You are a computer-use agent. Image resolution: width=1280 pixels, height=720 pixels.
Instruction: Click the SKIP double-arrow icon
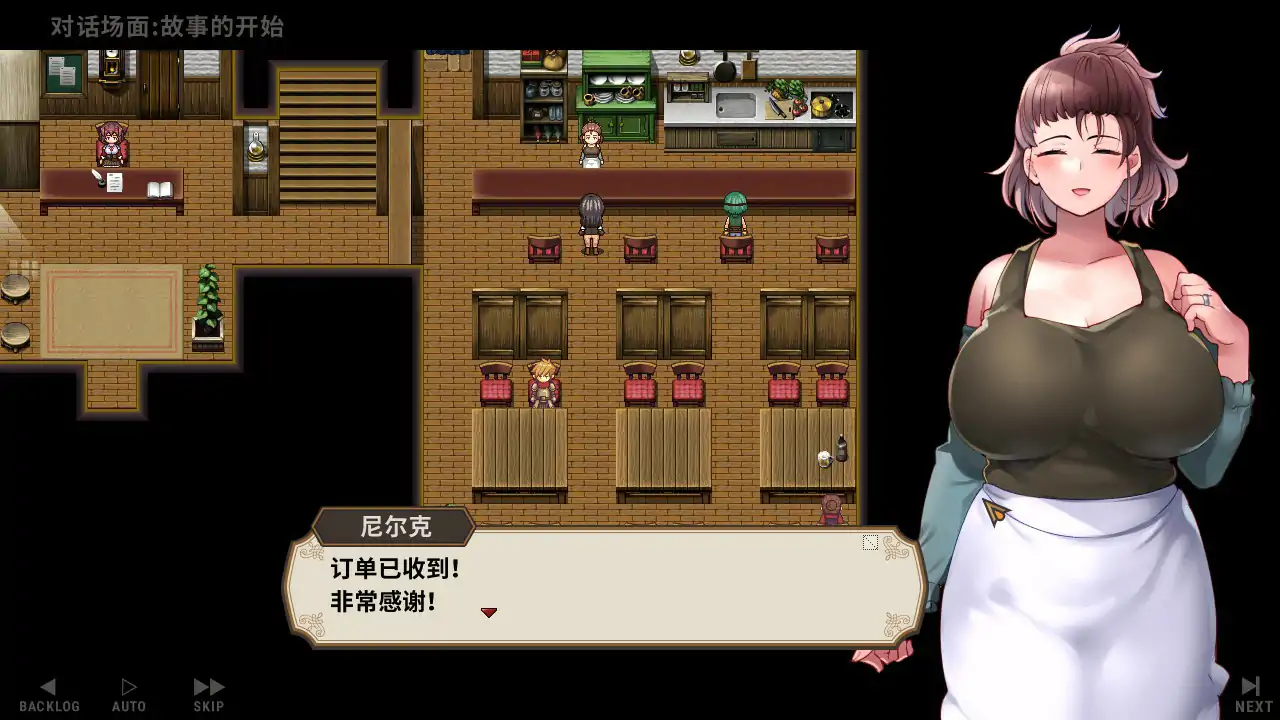point(207,685)
